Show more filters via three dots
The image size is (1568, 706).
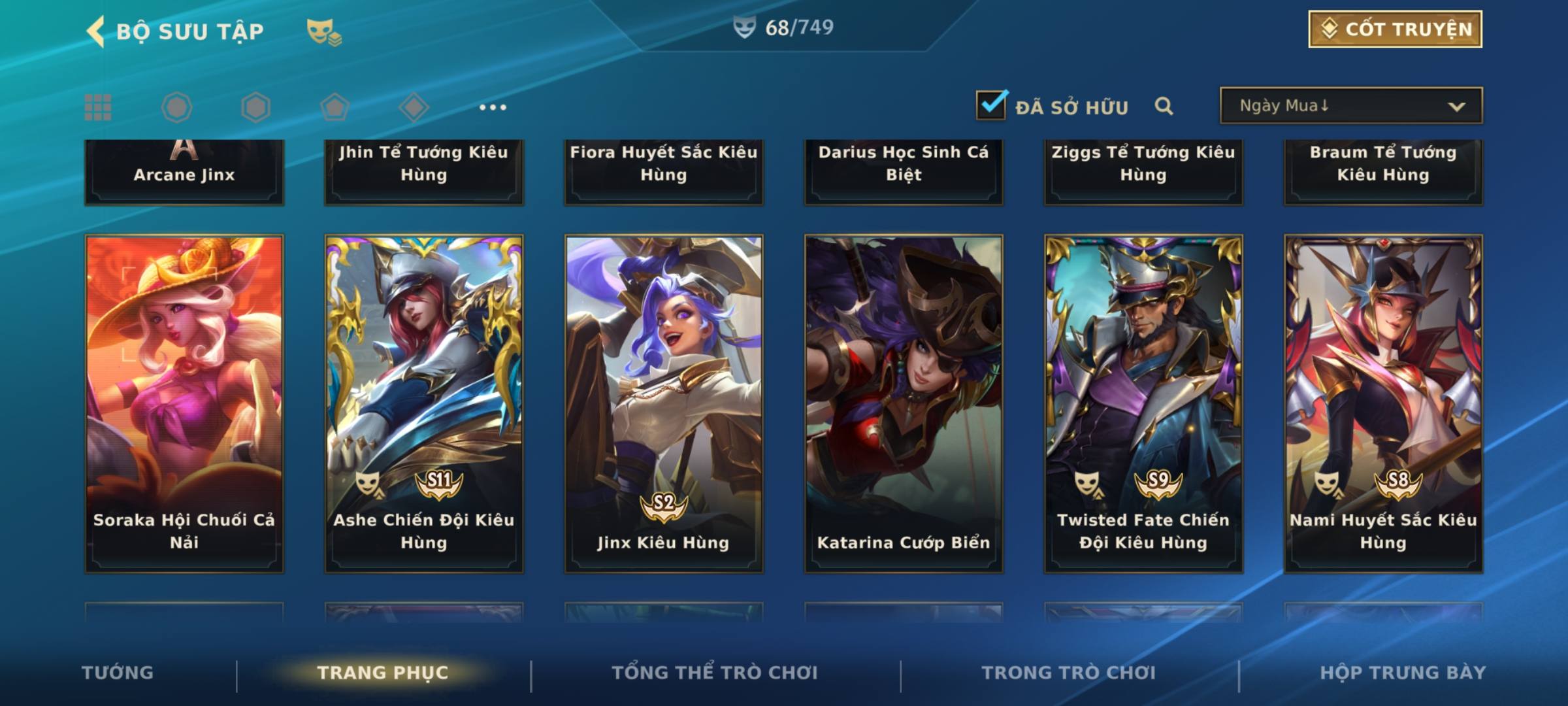tap(493, 107)
